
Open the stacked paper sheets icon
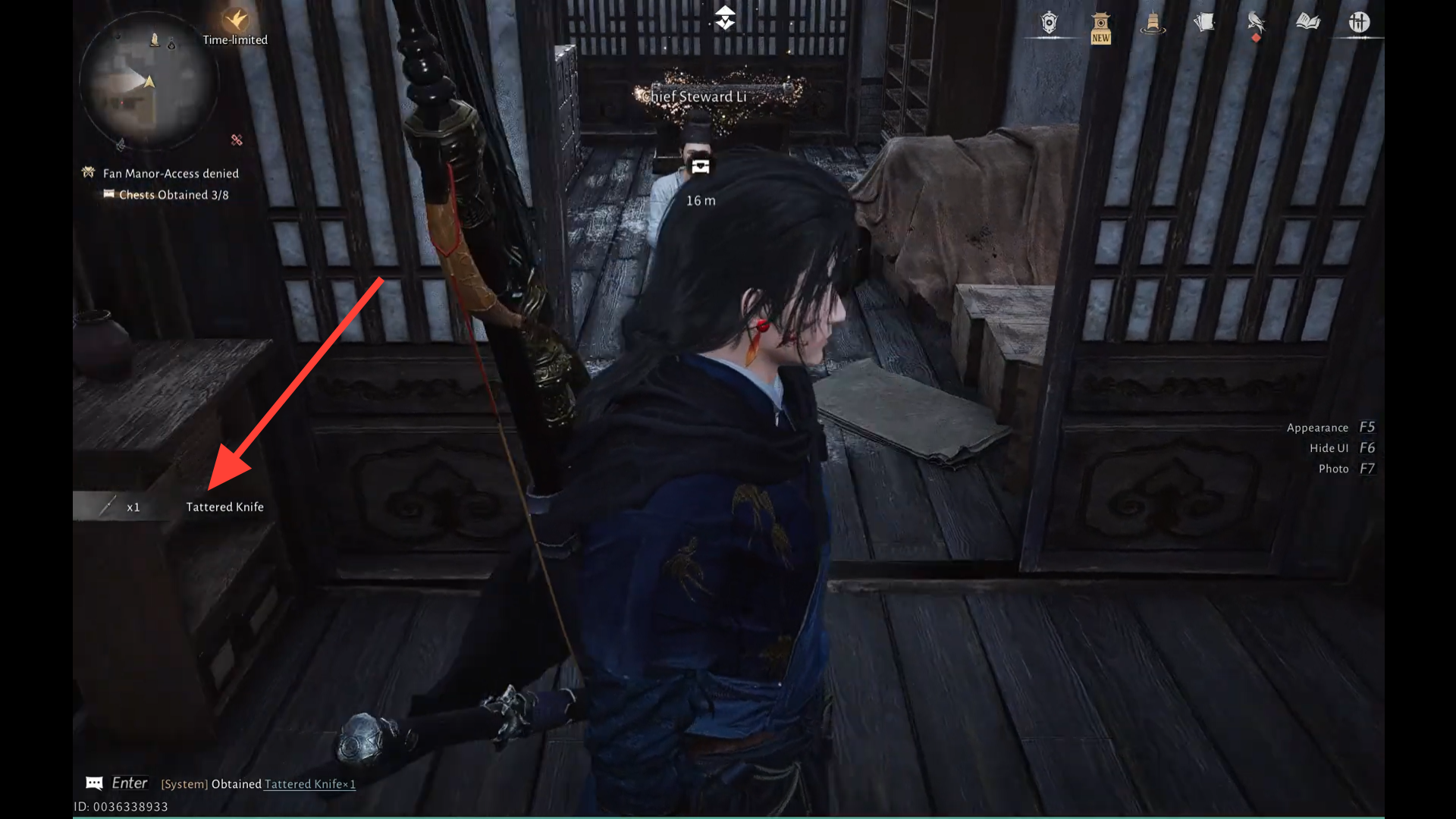pyautogui.click(x=1204, y=23)
